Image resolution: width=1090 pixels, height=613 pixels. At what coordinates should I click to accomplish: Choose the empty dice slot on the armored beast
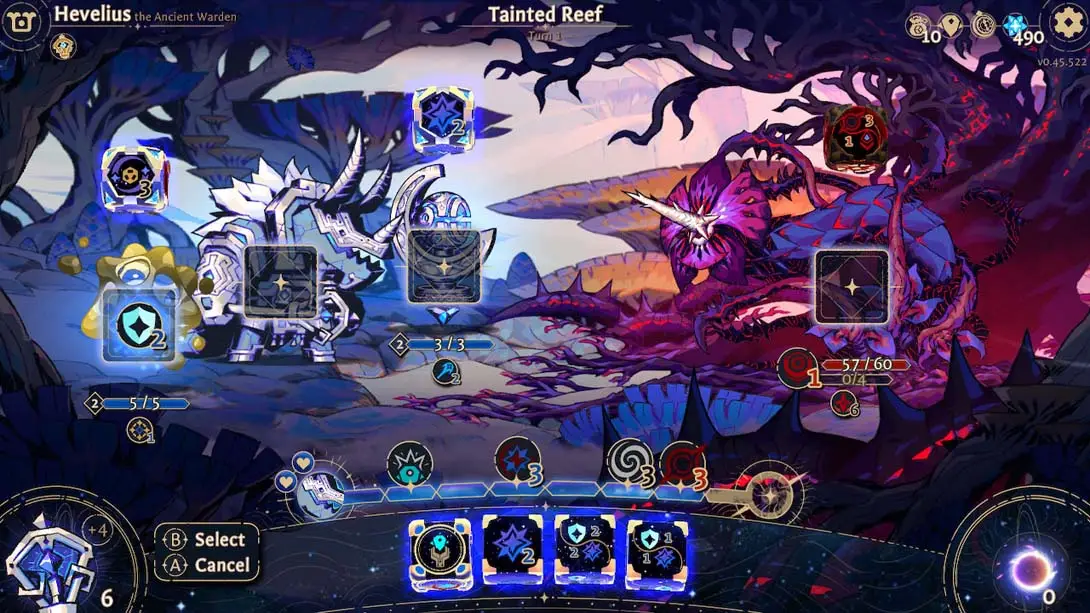pos(281,282)
